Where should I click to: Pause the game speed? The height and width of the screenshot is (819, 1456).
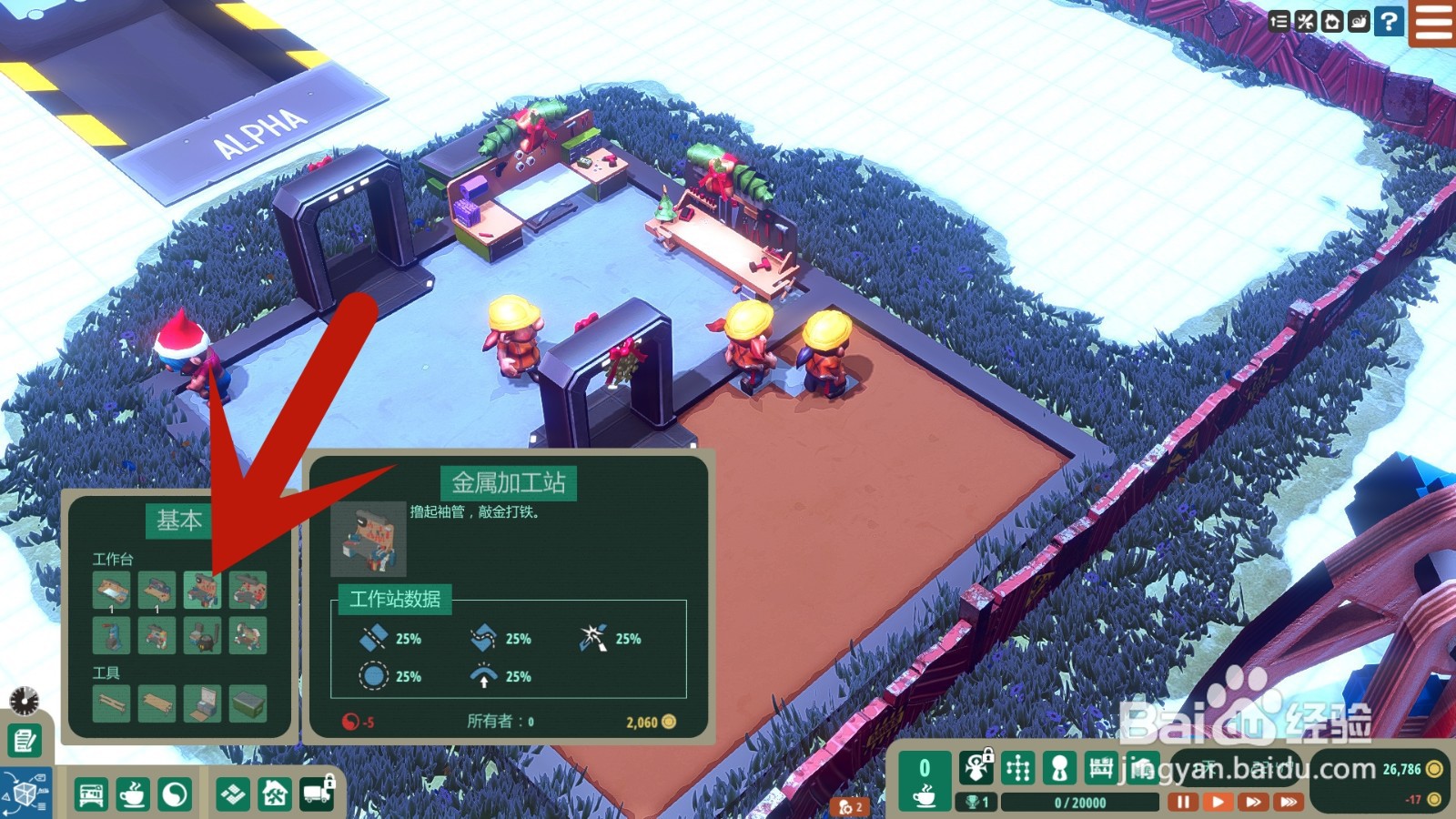(x=1182, y=802)
